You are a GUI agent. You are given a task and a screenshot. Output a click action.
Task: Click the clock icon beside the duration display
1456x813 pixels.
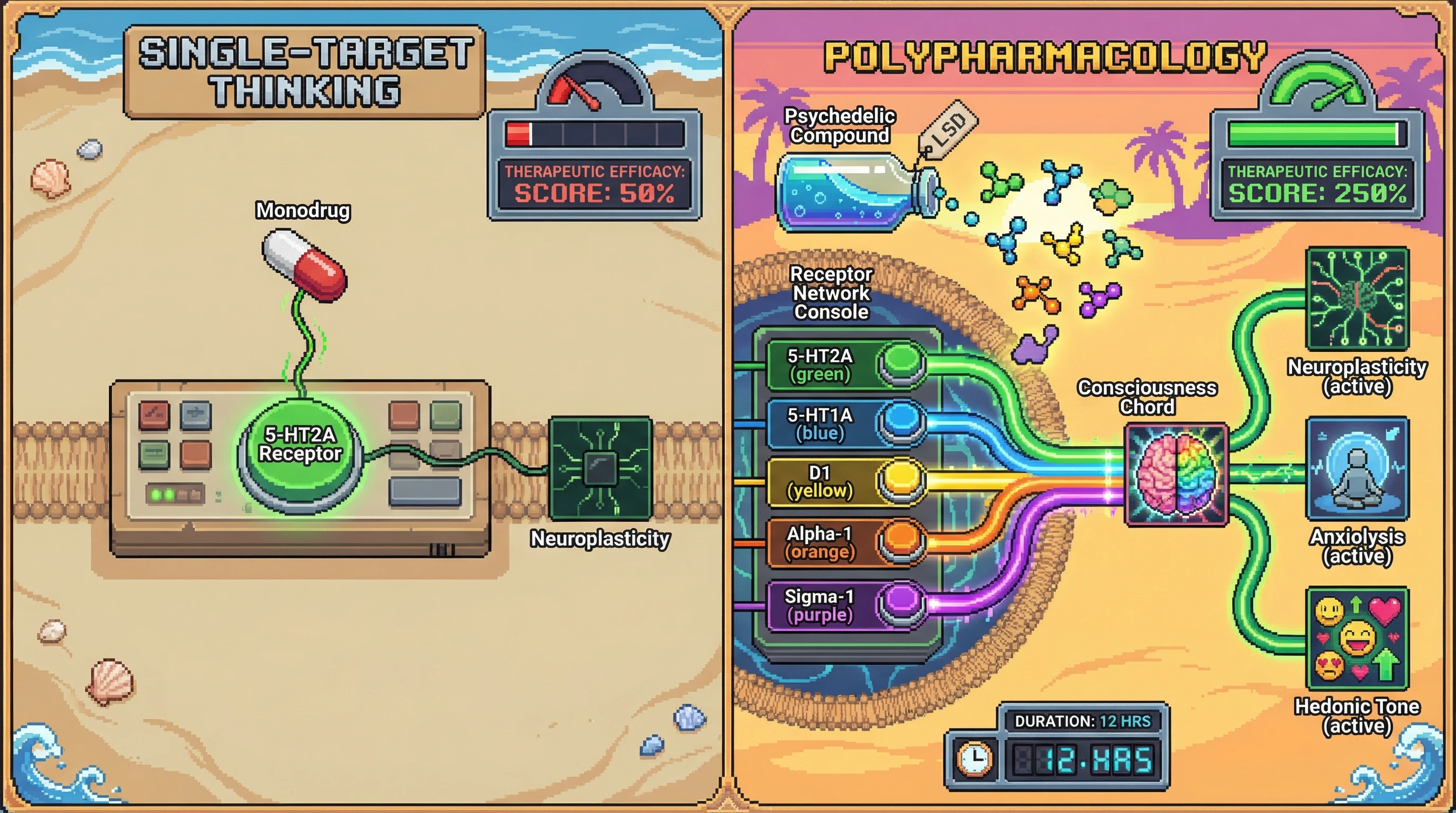tap(975, 758)
